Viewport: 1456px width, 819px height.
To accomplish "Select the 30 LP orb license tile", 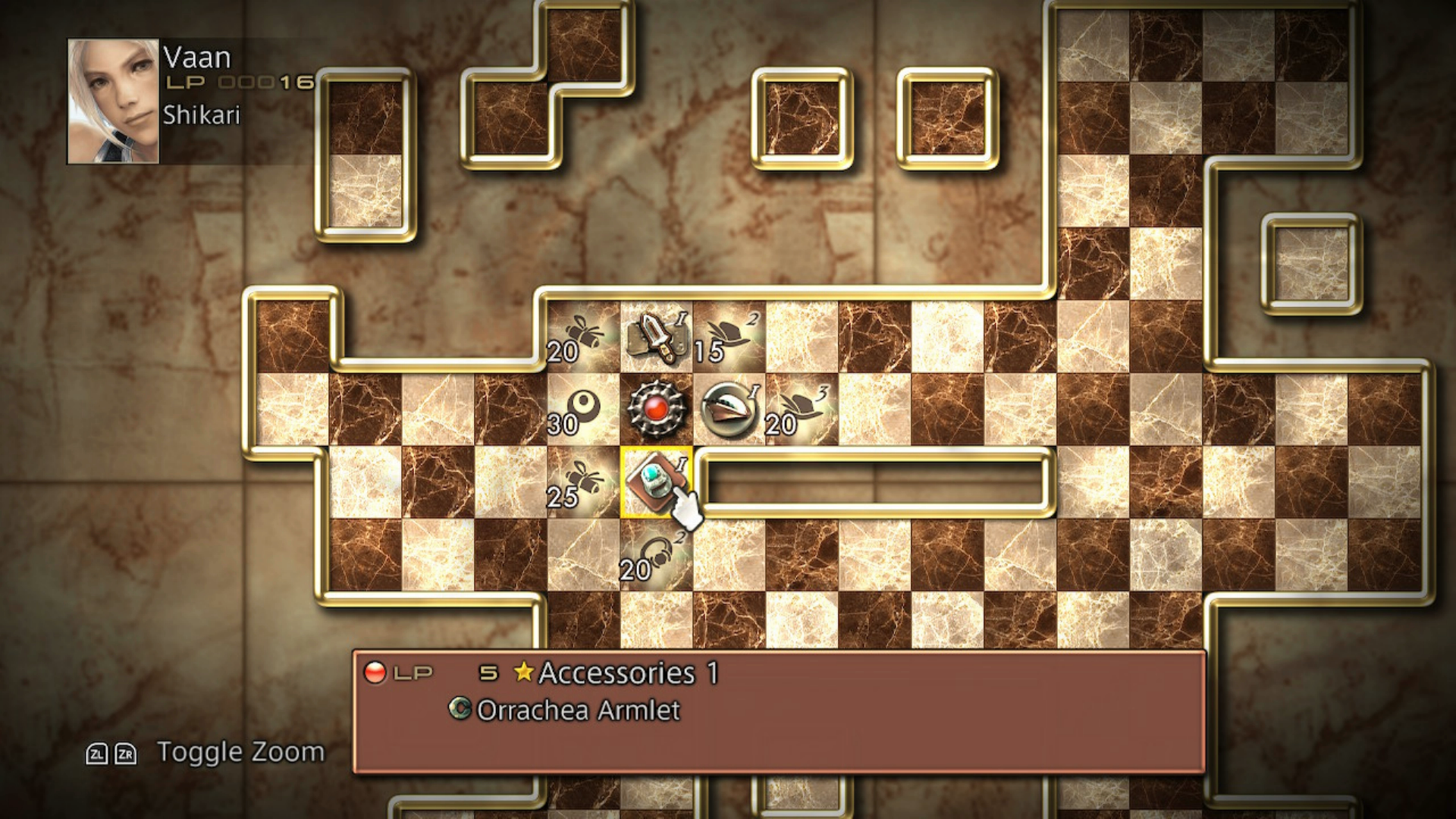I will coord(583,409).
